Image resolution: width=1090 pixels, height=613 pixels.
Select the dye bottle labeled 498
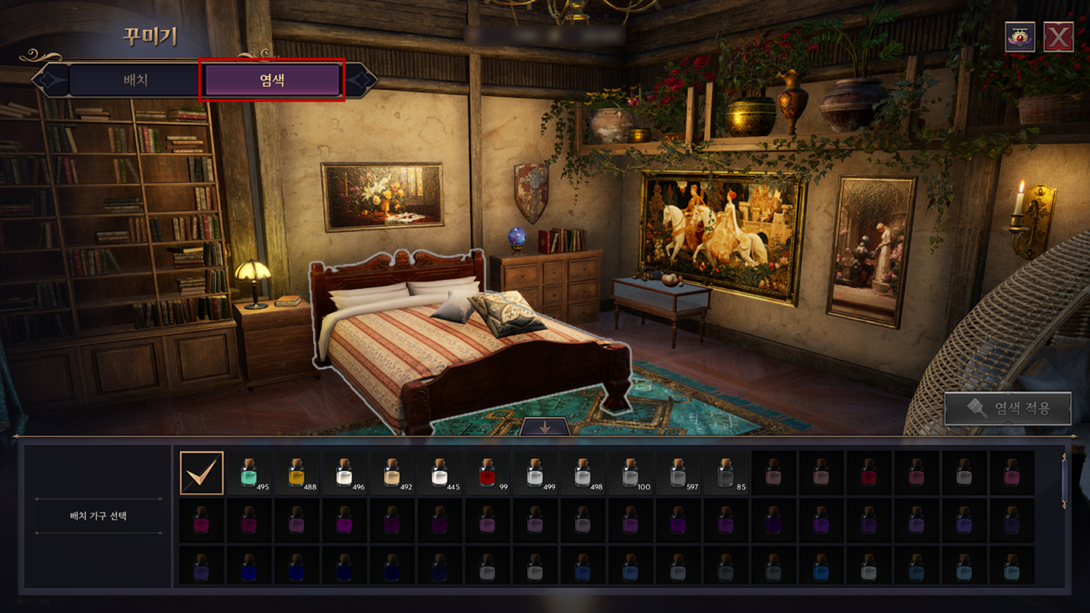[583, 473]
